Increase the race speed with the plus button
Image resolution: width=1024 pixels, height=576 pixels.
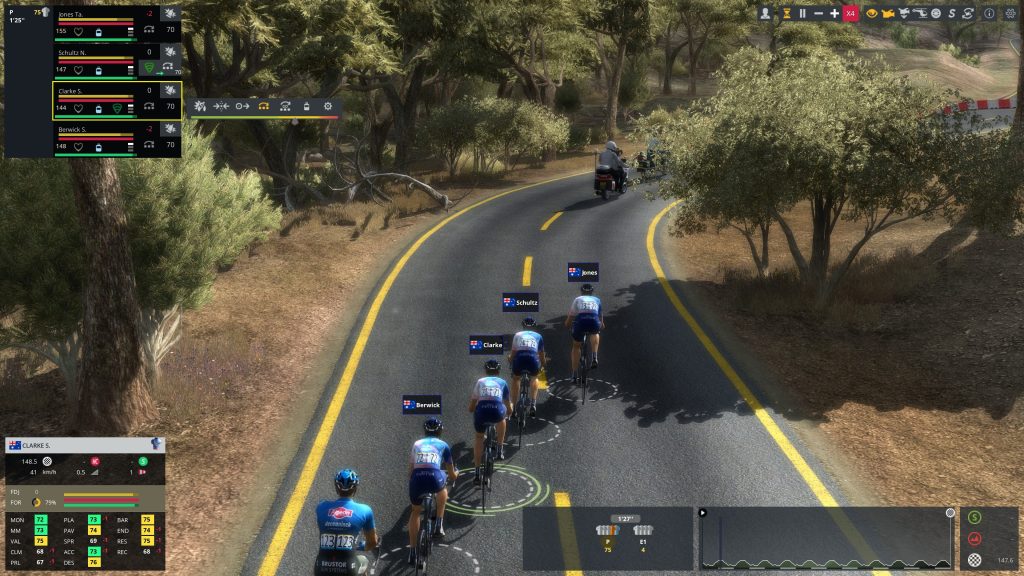834,13
